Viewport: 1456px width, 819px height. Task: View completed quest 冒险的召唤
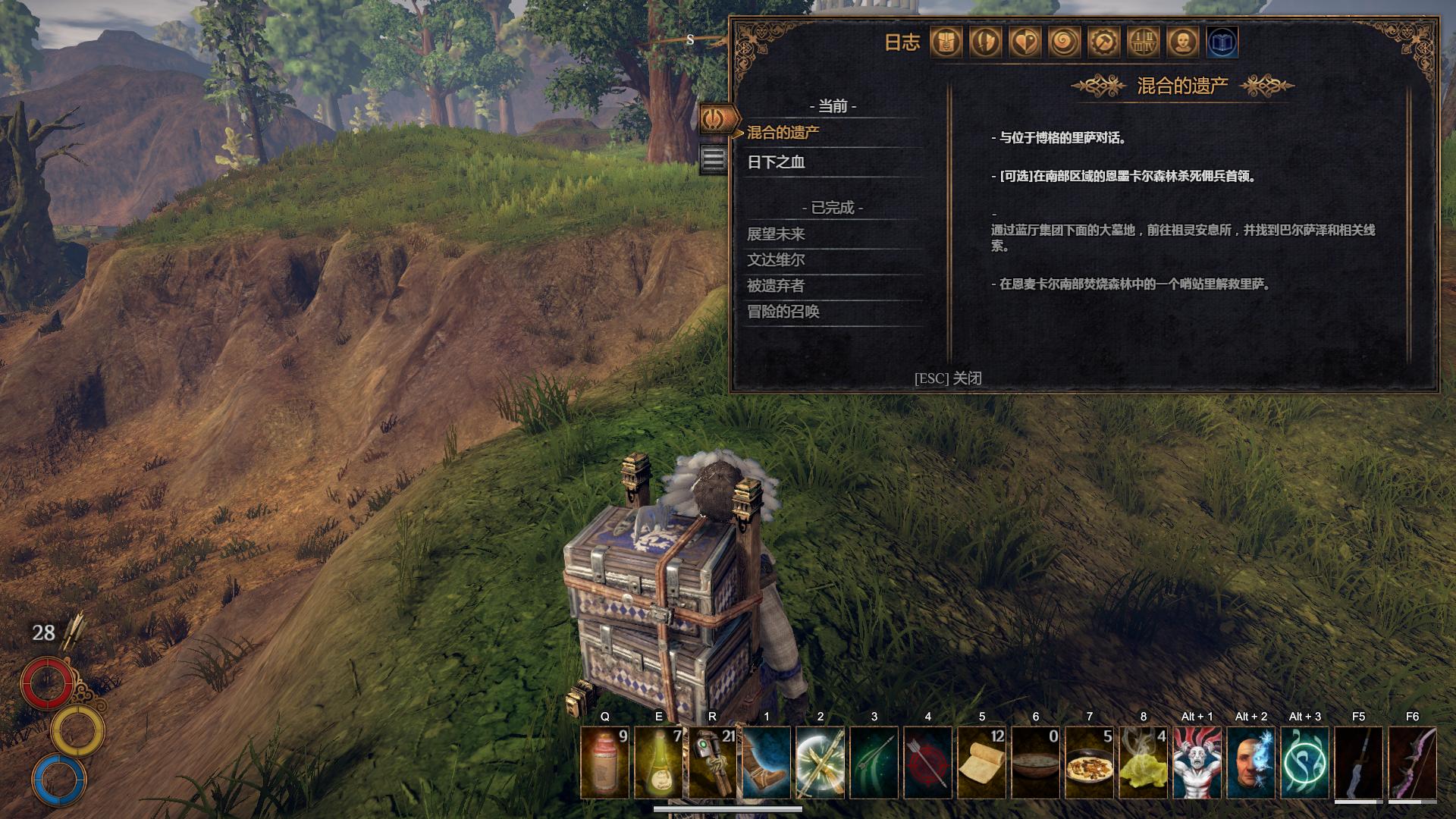pyautogui.click(x=783, y=311)
